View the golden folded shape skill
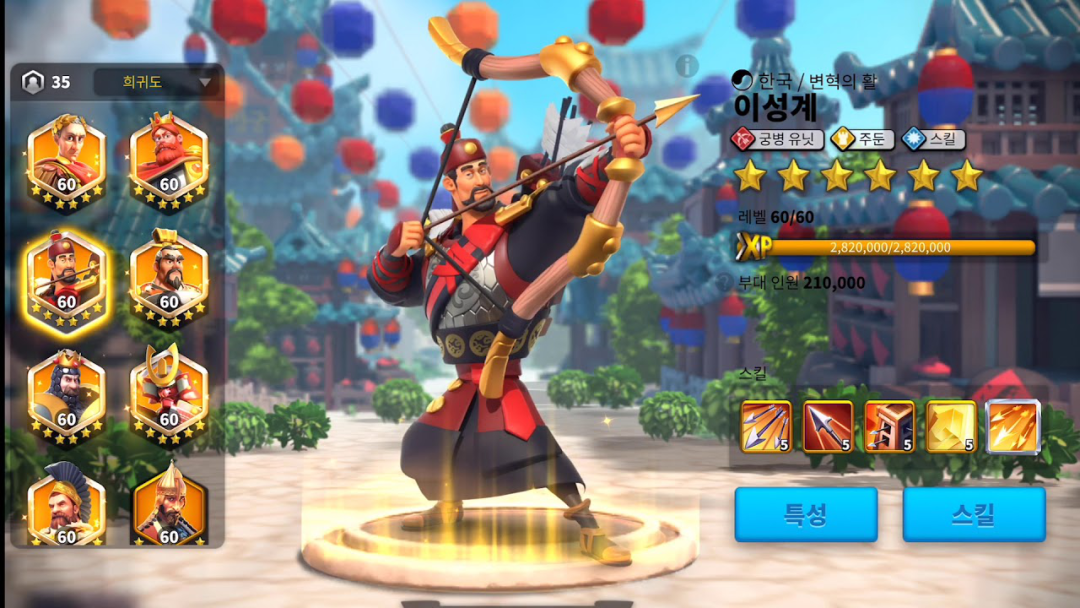The width and height of the screenshot is (1080, 608). click(x=951, y=427)
